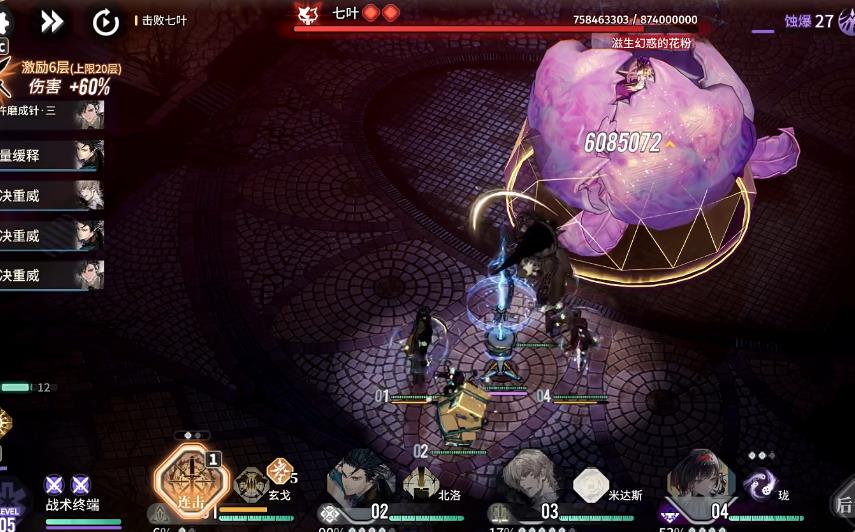Open the 蚀爆 gauge icon
This screenshot has width=855, height=532.
click(849, 20)
